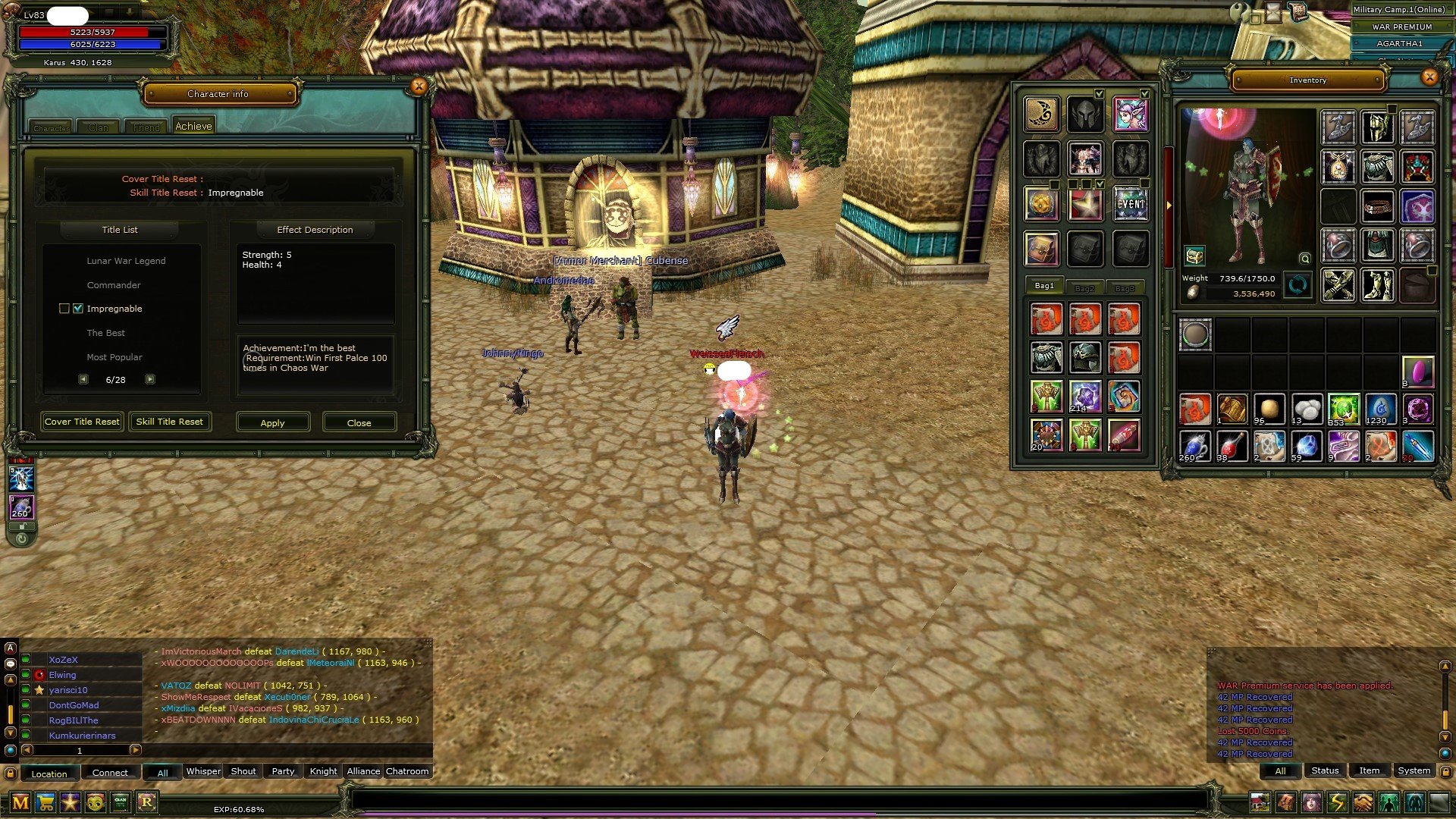Apply the selected title
The height and width of the screenshot is (819, 1456).
272,422
